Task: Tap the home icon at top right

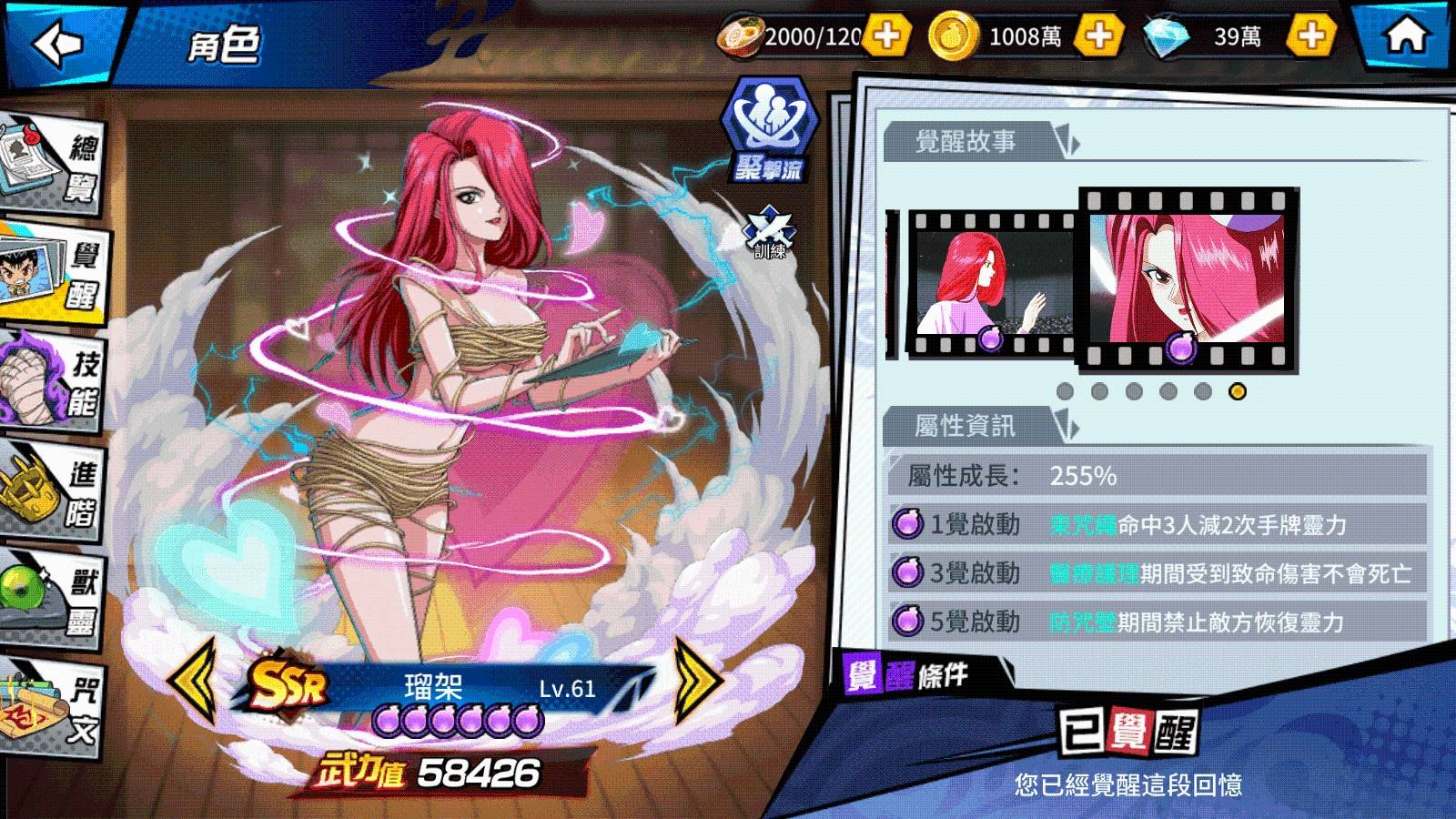Action: pos(1406,36)
